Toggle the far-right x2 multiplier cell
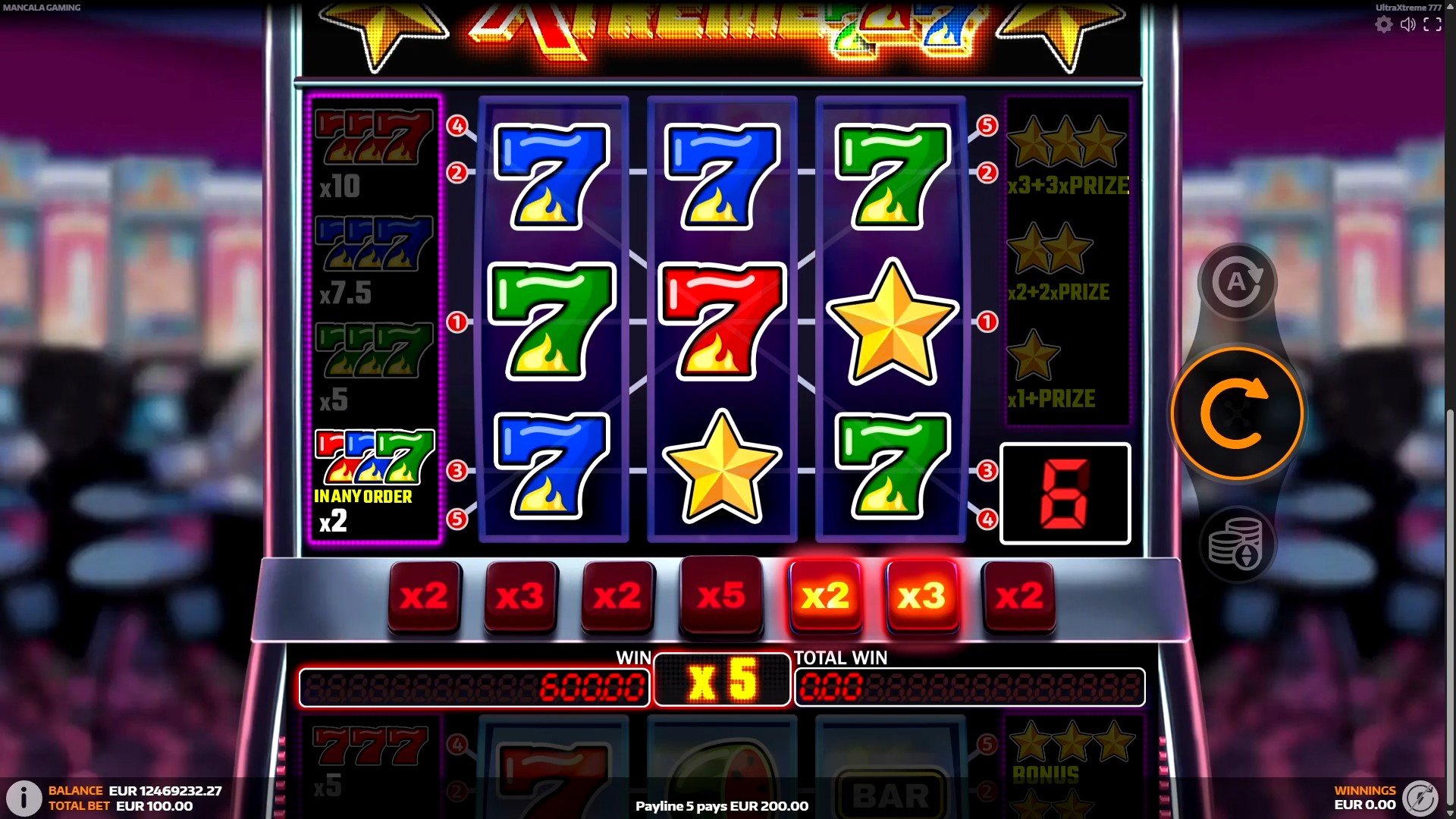Image resolution: width=1456 pixels, height=819 pixels. 1018,596
